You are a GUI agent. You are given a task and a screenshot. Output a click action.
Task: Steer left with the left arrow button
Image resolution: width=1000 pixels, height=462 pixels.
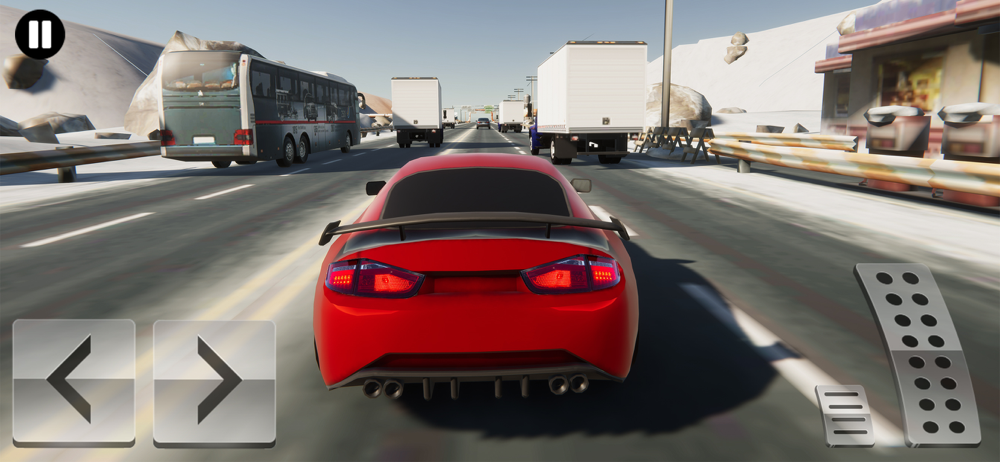click(73, 380)
